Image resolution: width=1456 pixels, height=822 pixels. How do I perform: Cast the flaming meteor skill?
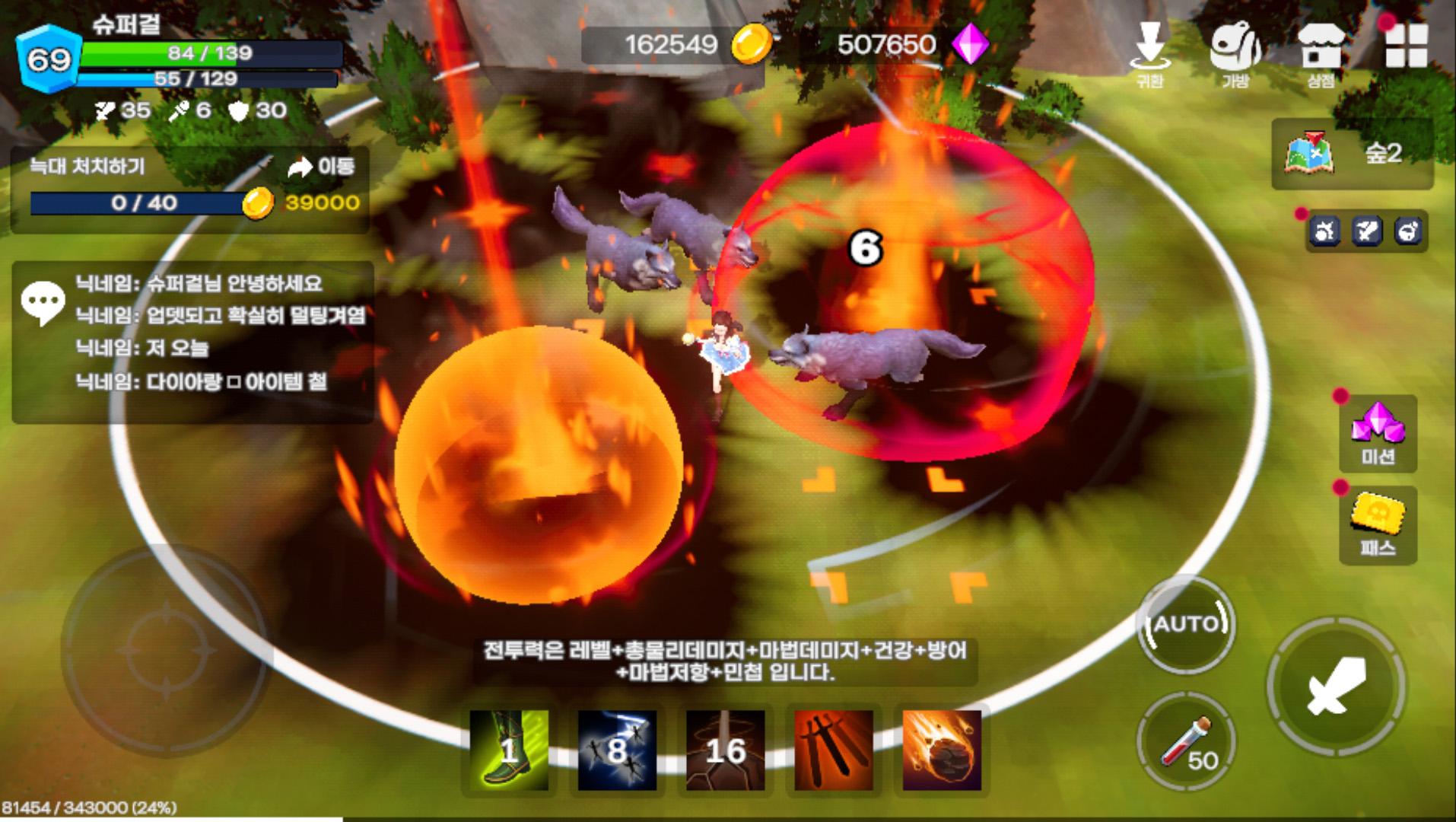pos(942,750)
